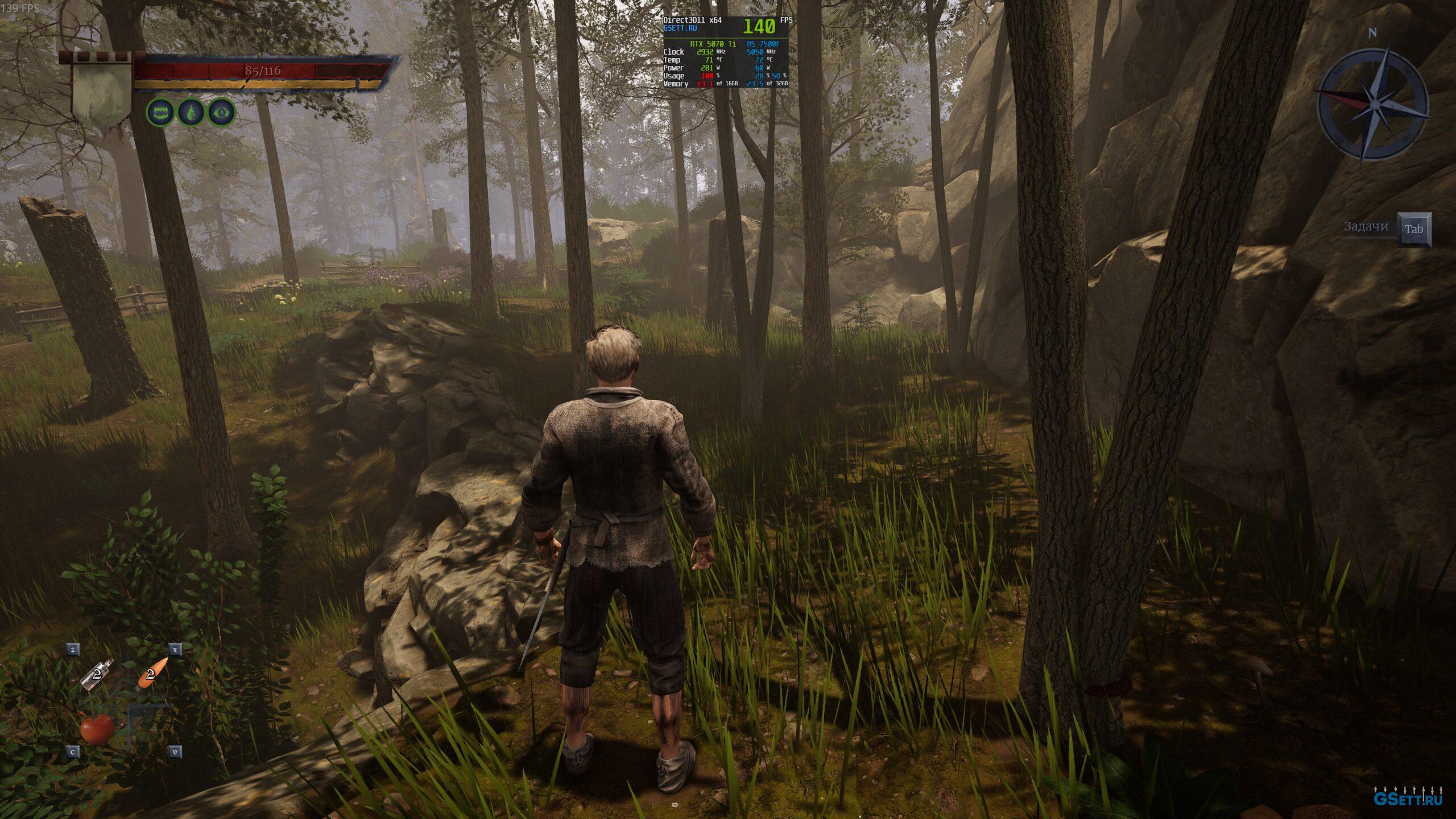Use the carrot quick slot item
Viewport: 1456px width, 819px height.
pos(153,673)
